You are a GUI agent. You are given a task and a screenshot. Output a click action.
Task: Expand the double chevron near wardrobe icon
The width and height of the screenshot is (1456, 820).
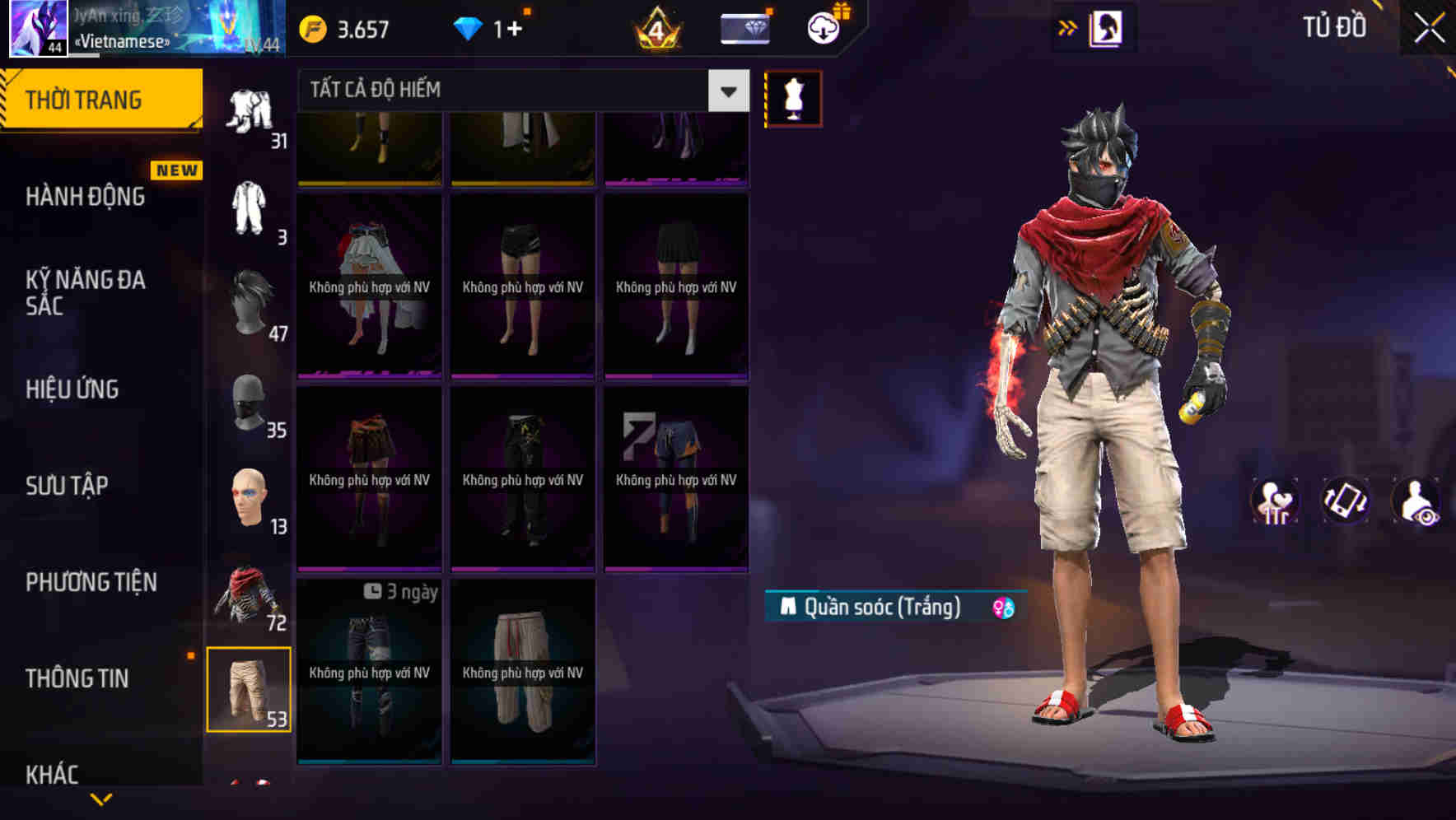[1068, 27]
